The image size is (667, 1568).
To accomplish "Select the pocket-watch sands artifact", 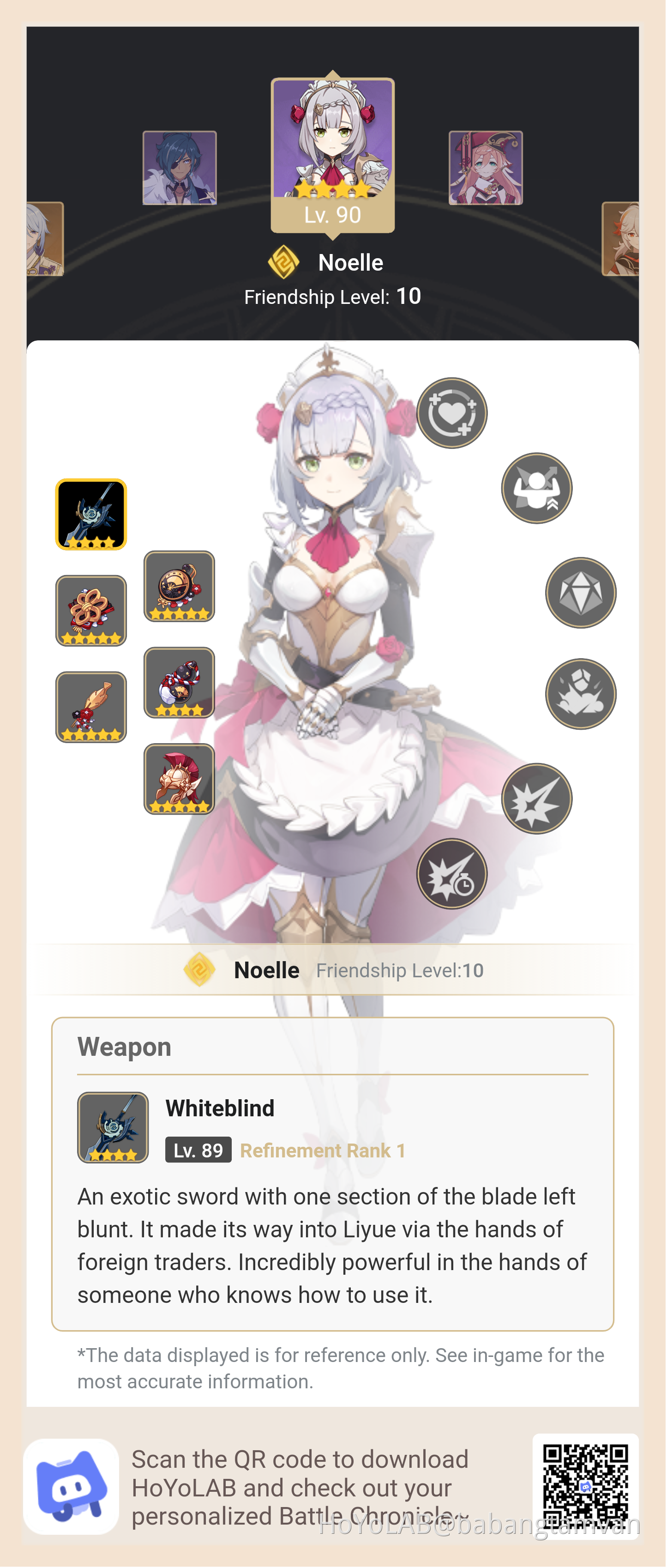I will [x=180, y=586].
